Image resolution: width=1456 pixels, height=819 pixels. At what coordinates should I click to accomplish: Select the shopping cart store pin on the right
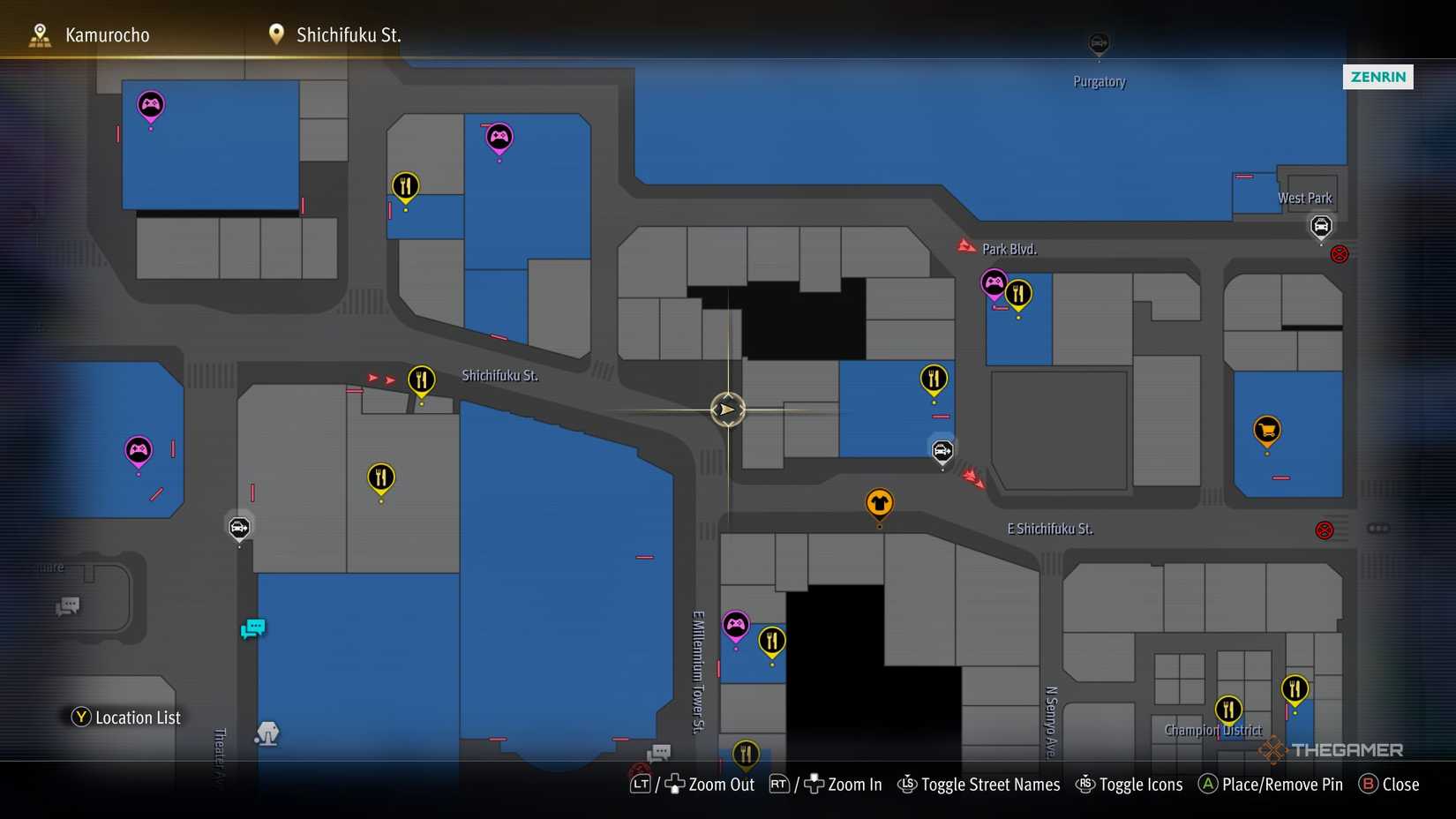pyautogui.click(x=1266, y=430)
